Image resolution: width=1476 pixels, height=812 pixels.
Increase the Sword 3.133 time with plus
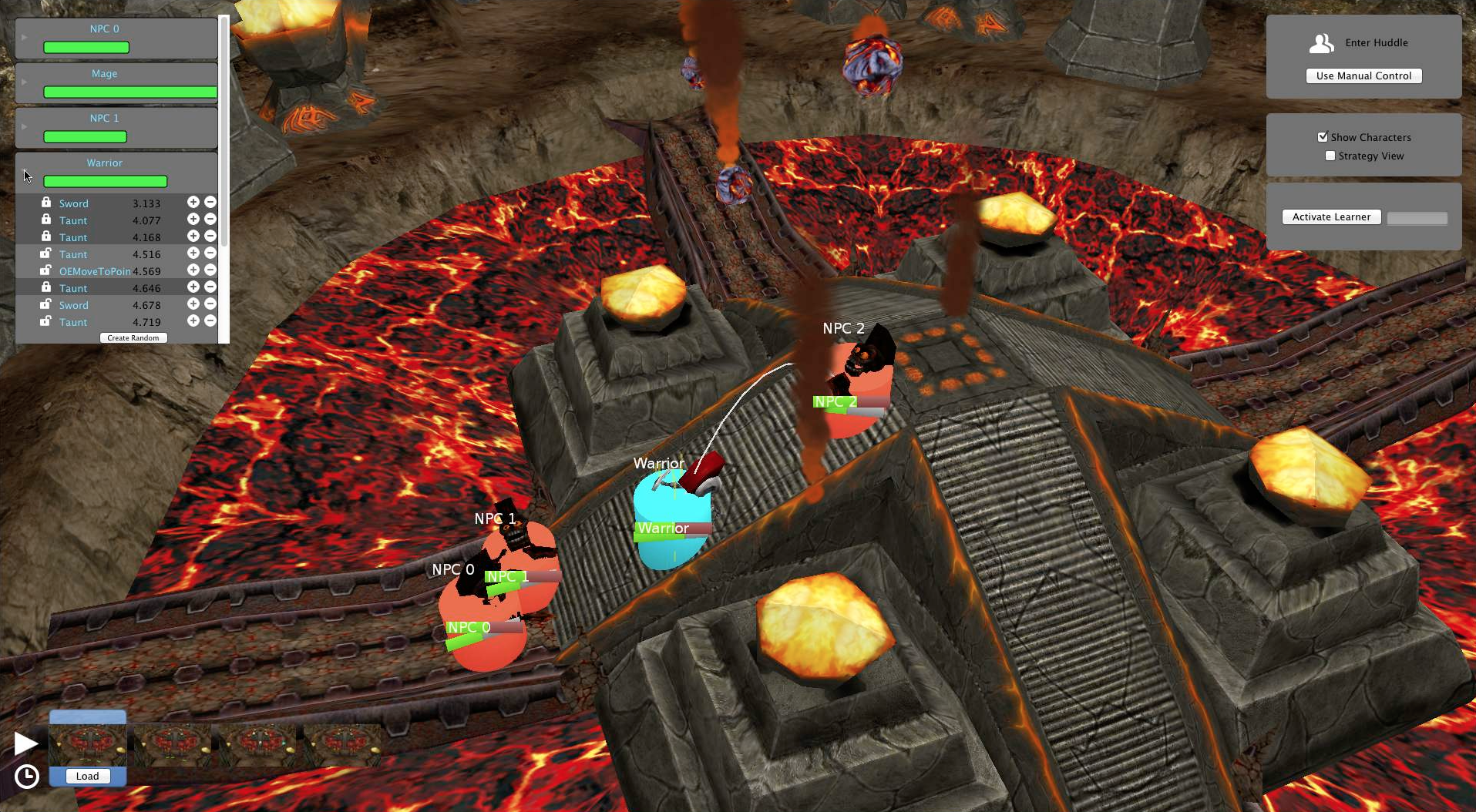pos(193,202)
